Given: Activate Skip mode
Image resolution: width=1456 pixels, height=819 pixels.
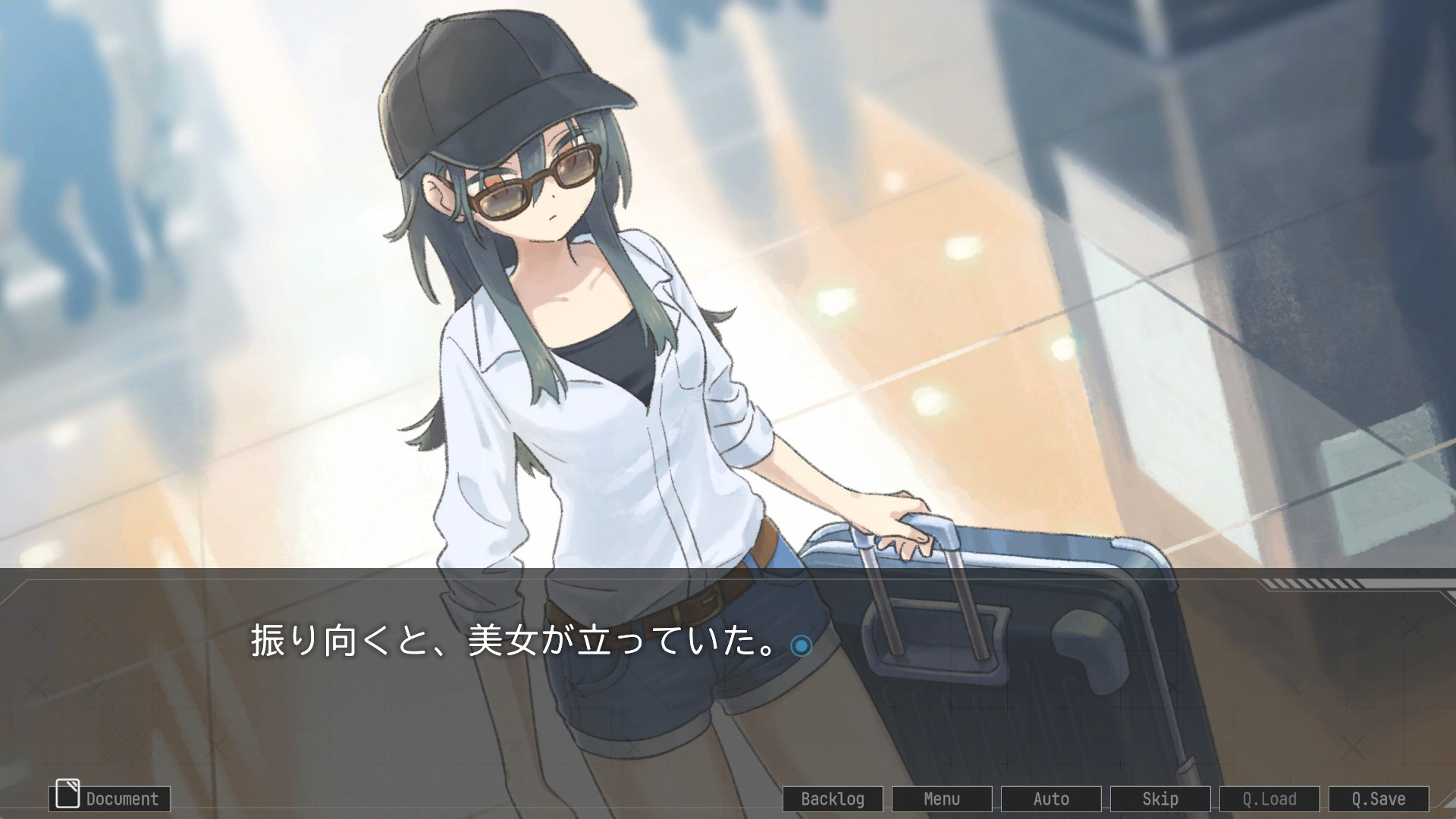Looking at the screenshot, I should [1160, 799].
